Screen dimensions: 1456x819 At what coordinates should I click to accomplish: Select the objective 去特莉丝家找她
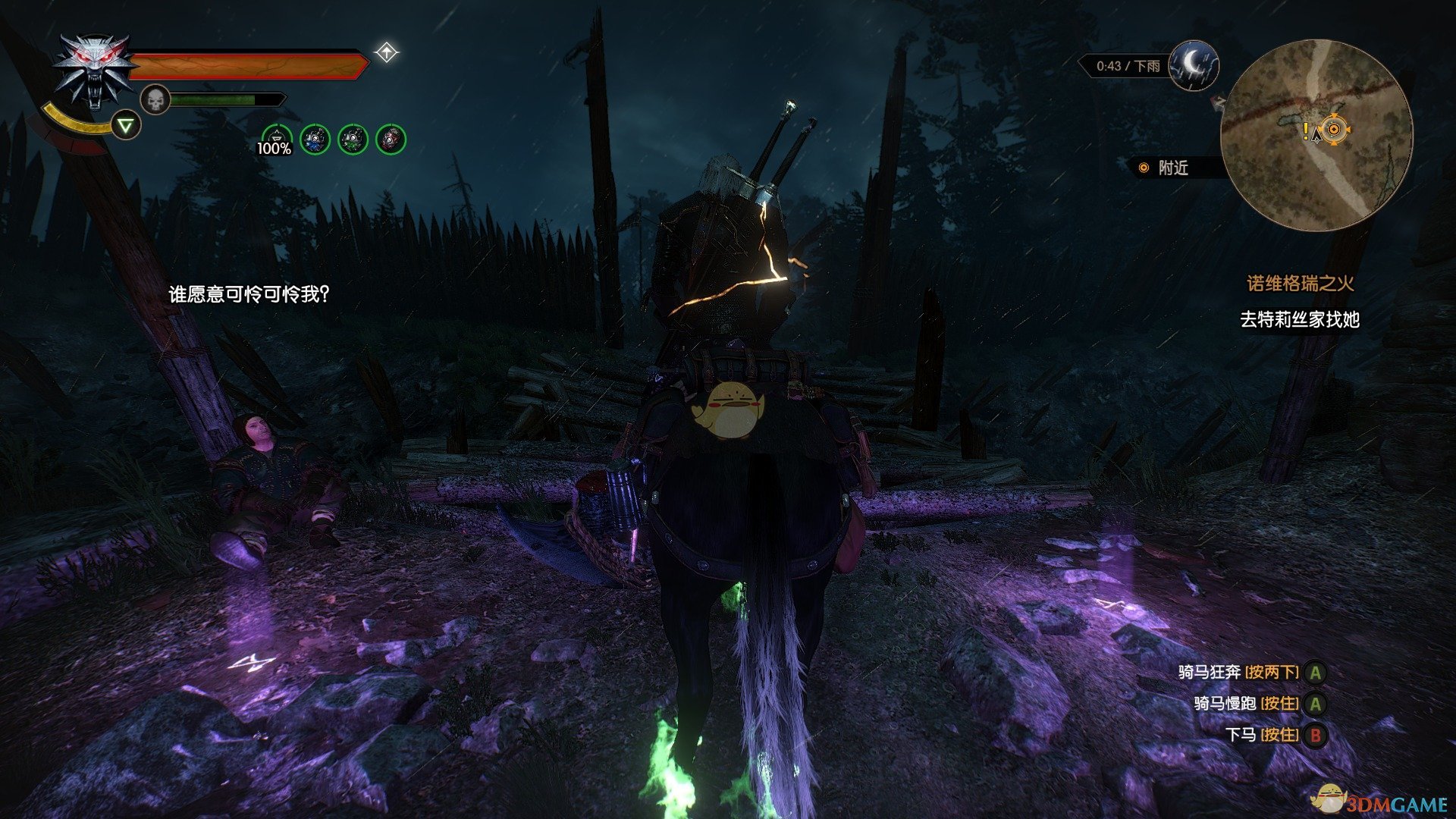point(1299,319)
